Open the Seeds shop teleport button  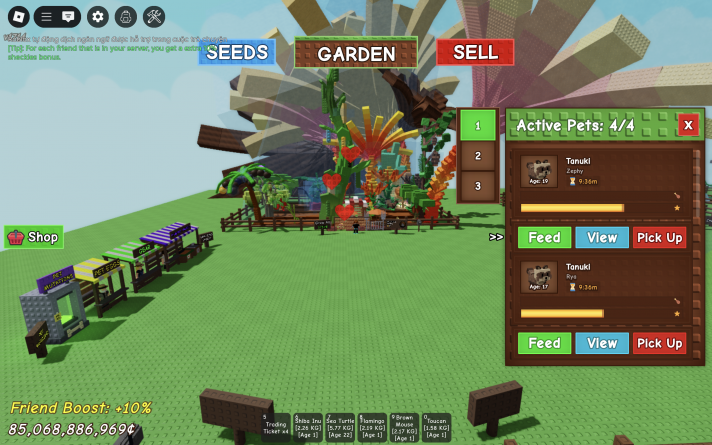(x=237, y=52)
